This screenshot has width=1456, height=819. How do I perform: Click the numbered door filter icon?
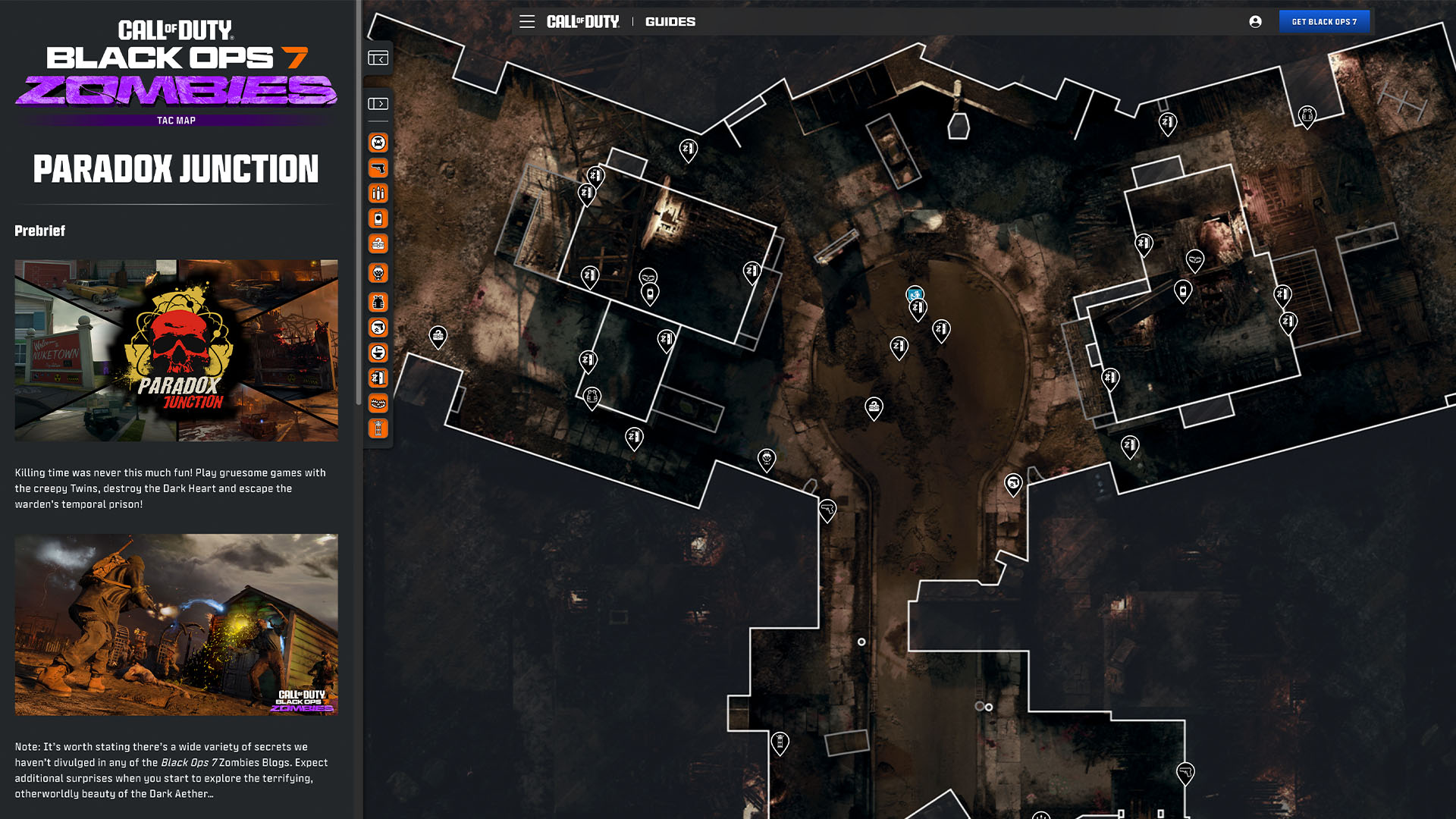pyautogui.click(x=377, y=378)
